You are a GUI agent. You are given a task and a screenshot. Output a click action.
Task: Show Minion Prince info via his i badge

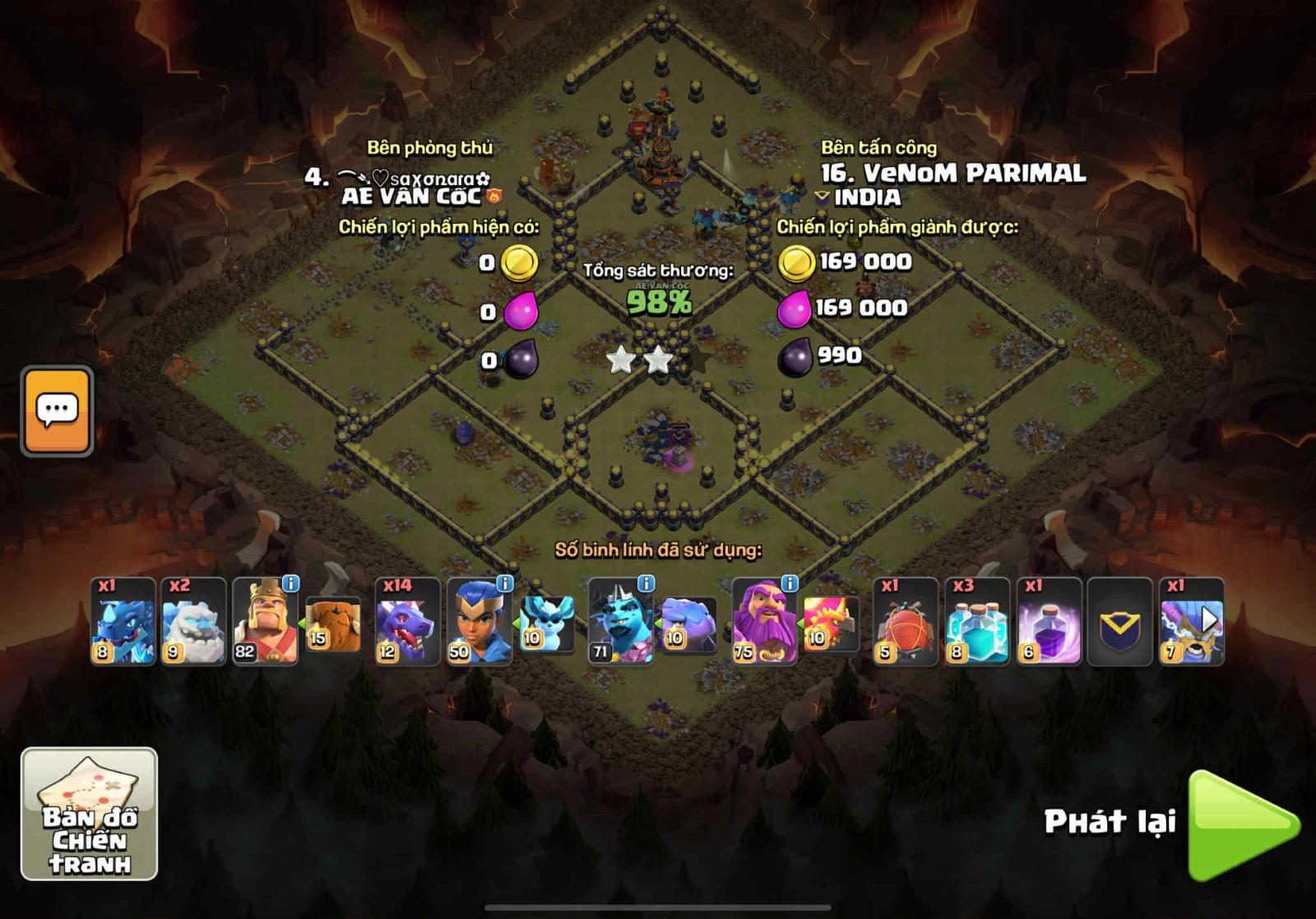646,583
